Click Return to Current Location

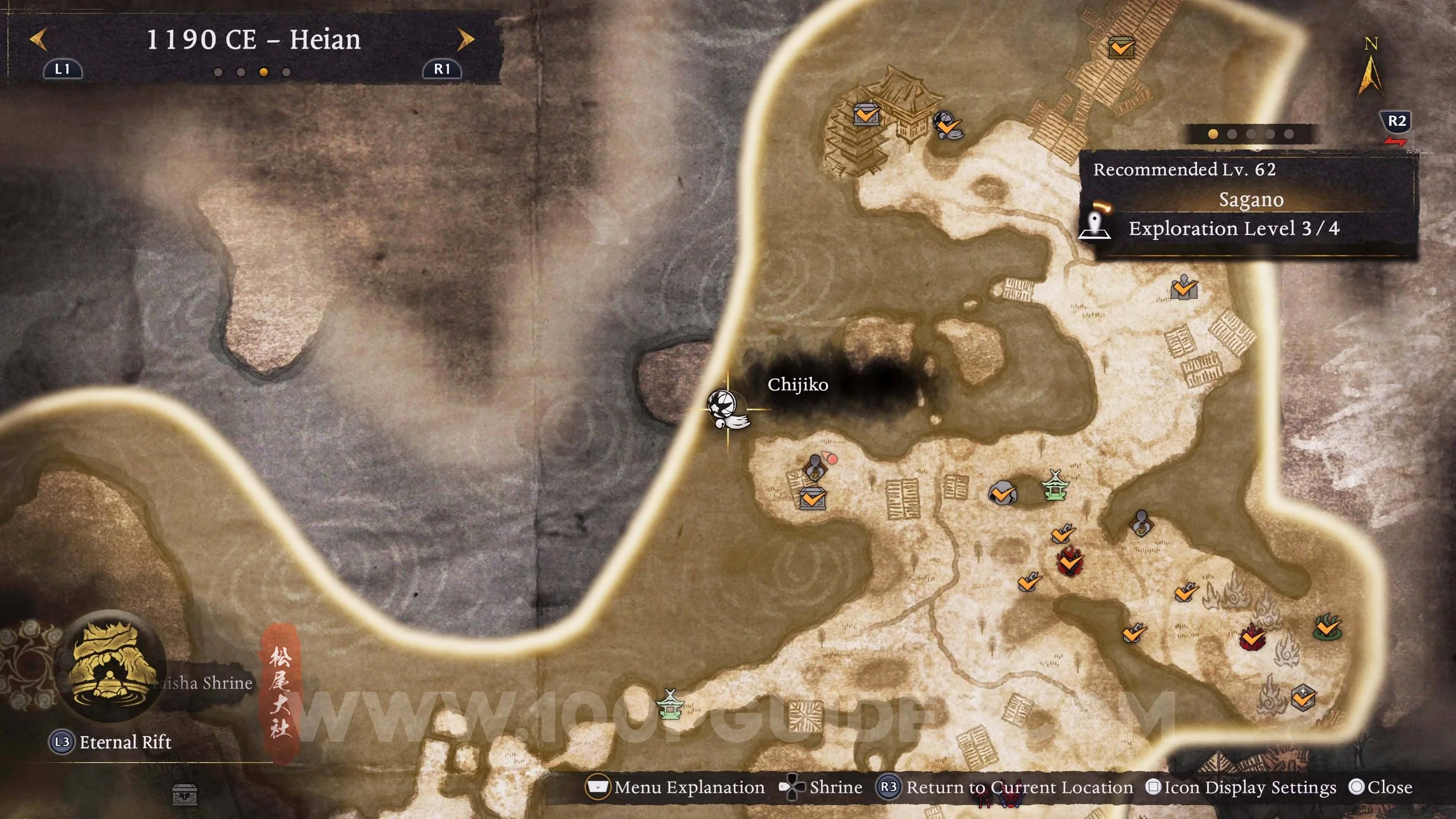[x=1006, y=788]
